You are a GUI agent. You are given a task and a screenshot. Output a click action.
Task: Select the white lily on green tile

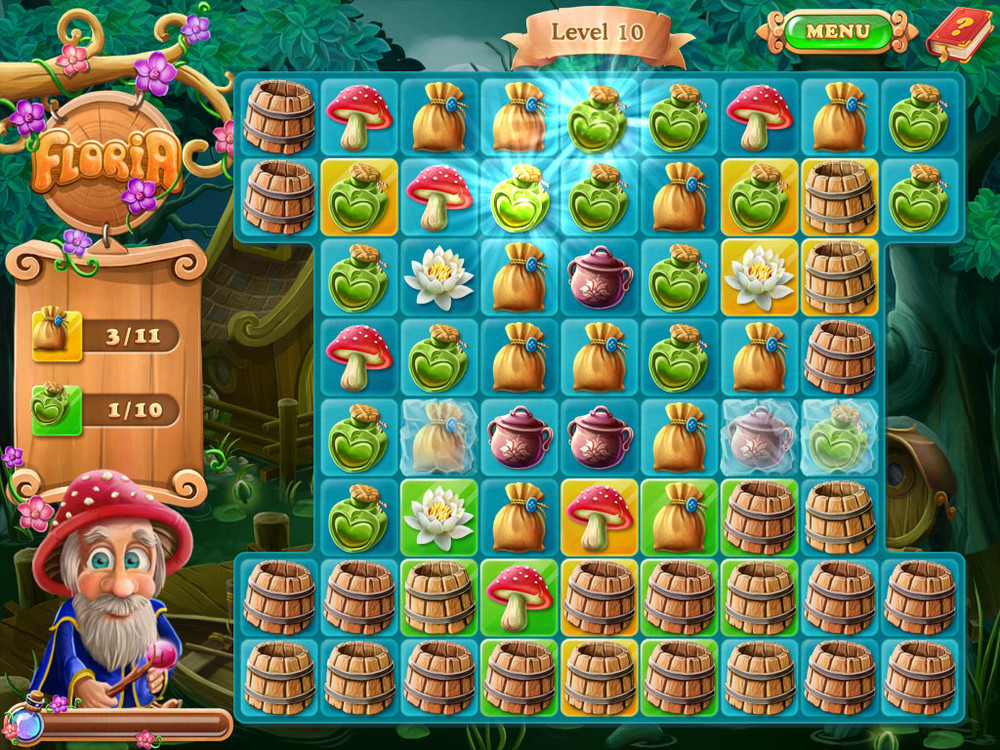pyautogui.click(x=439, y=517)
